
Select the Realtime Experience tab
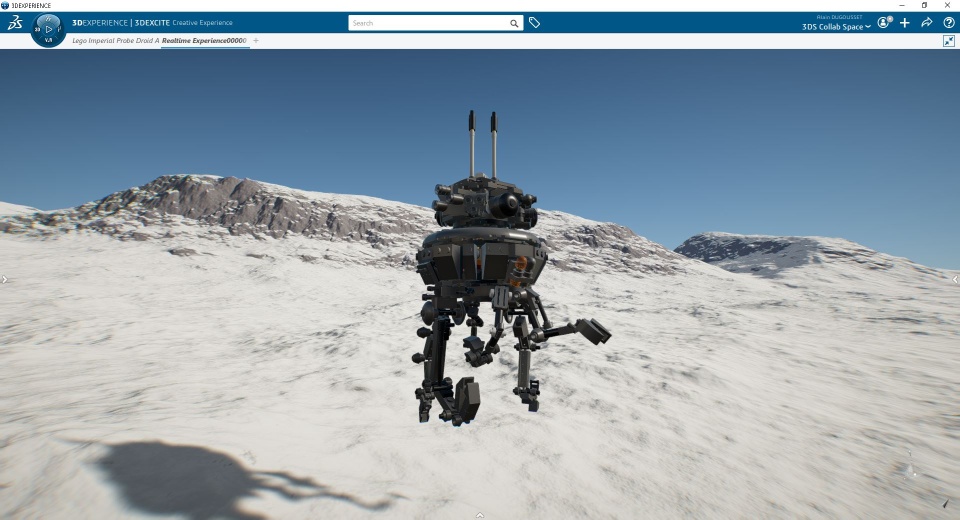click(204, 41)
